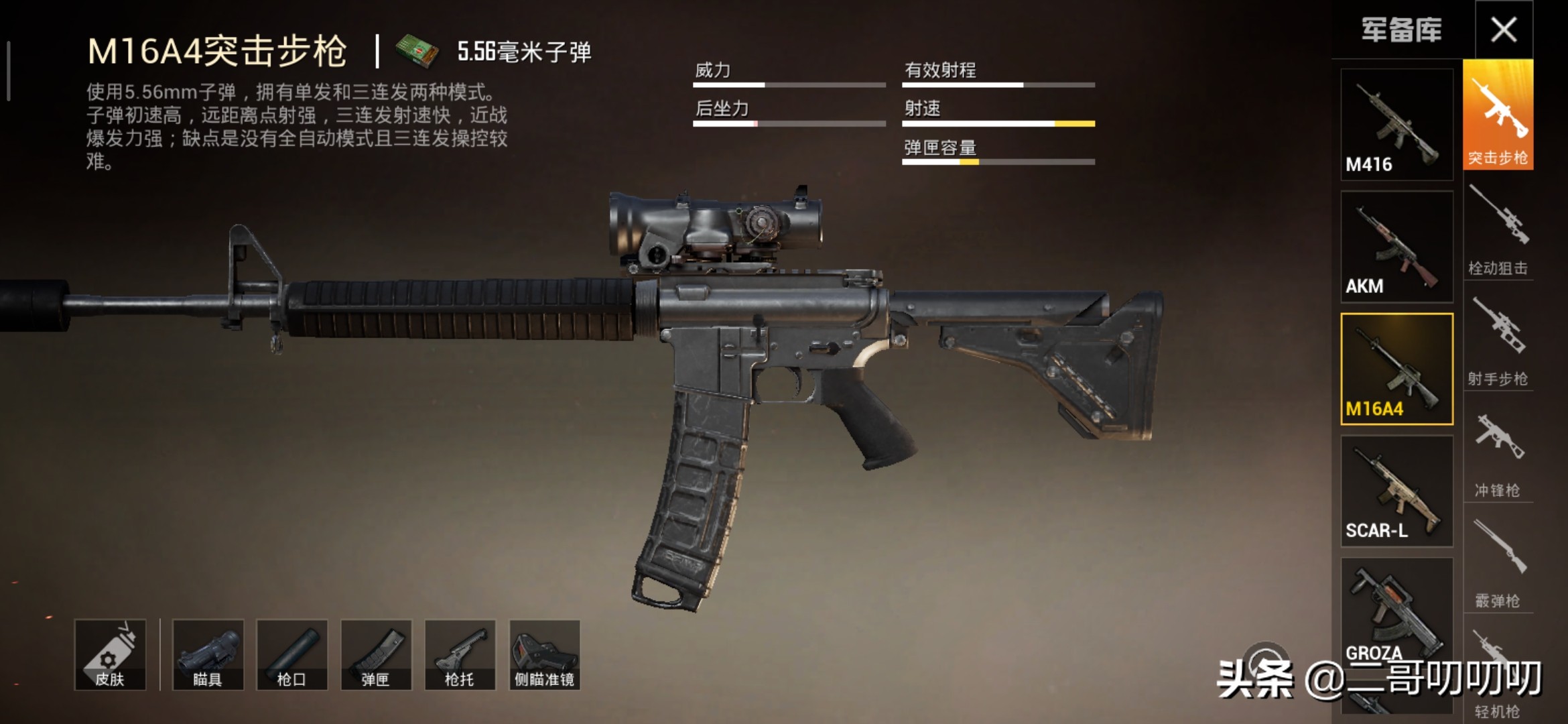Open the 枪托 stock attachment slot
Image resolution: width=1568 pixels, height=724 pixels.
click(460, 654)
